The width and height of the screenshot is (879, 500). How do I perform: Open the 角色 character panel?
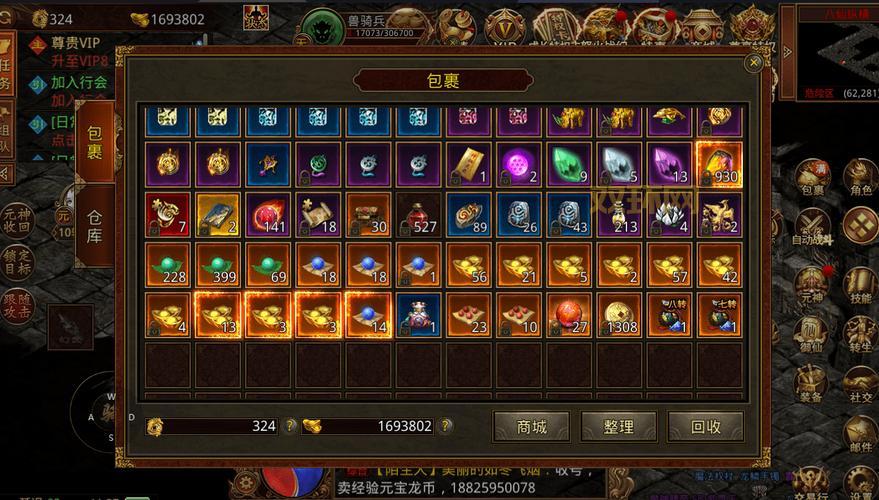pyautogui.click(x=860, y=178)
